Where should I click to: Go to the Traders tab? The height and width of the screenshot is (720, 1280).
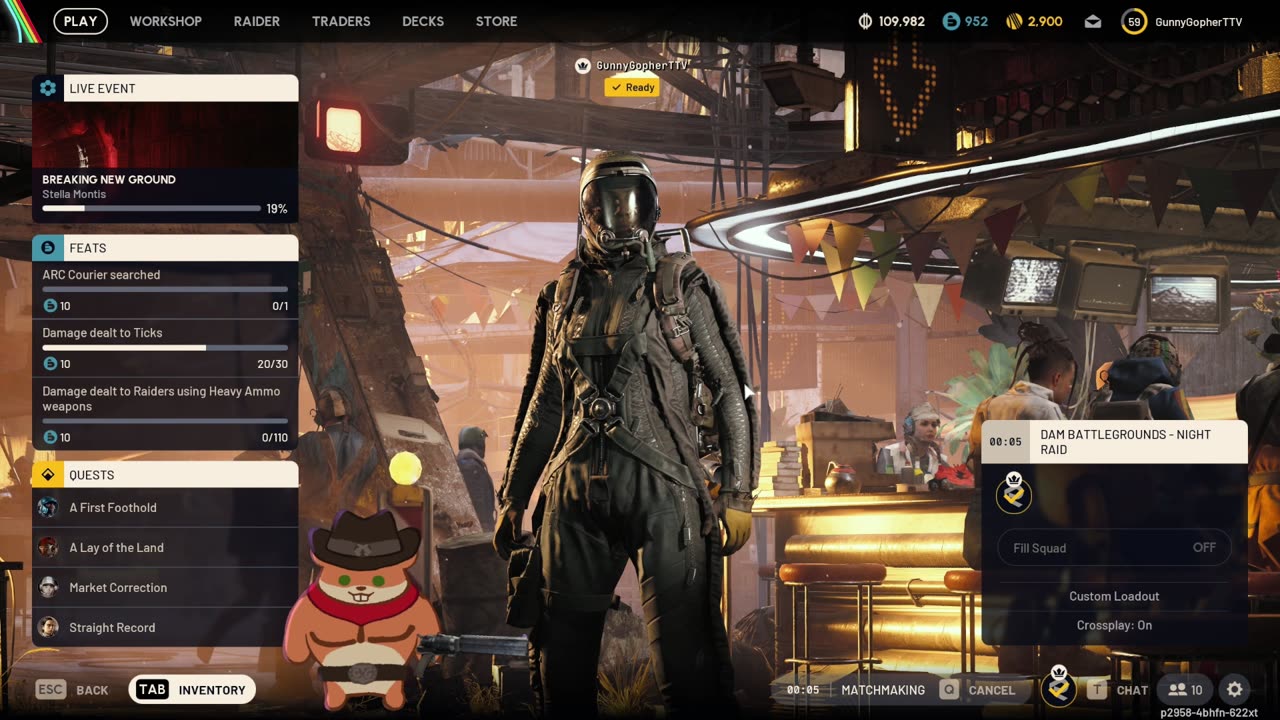pos(341,21)
